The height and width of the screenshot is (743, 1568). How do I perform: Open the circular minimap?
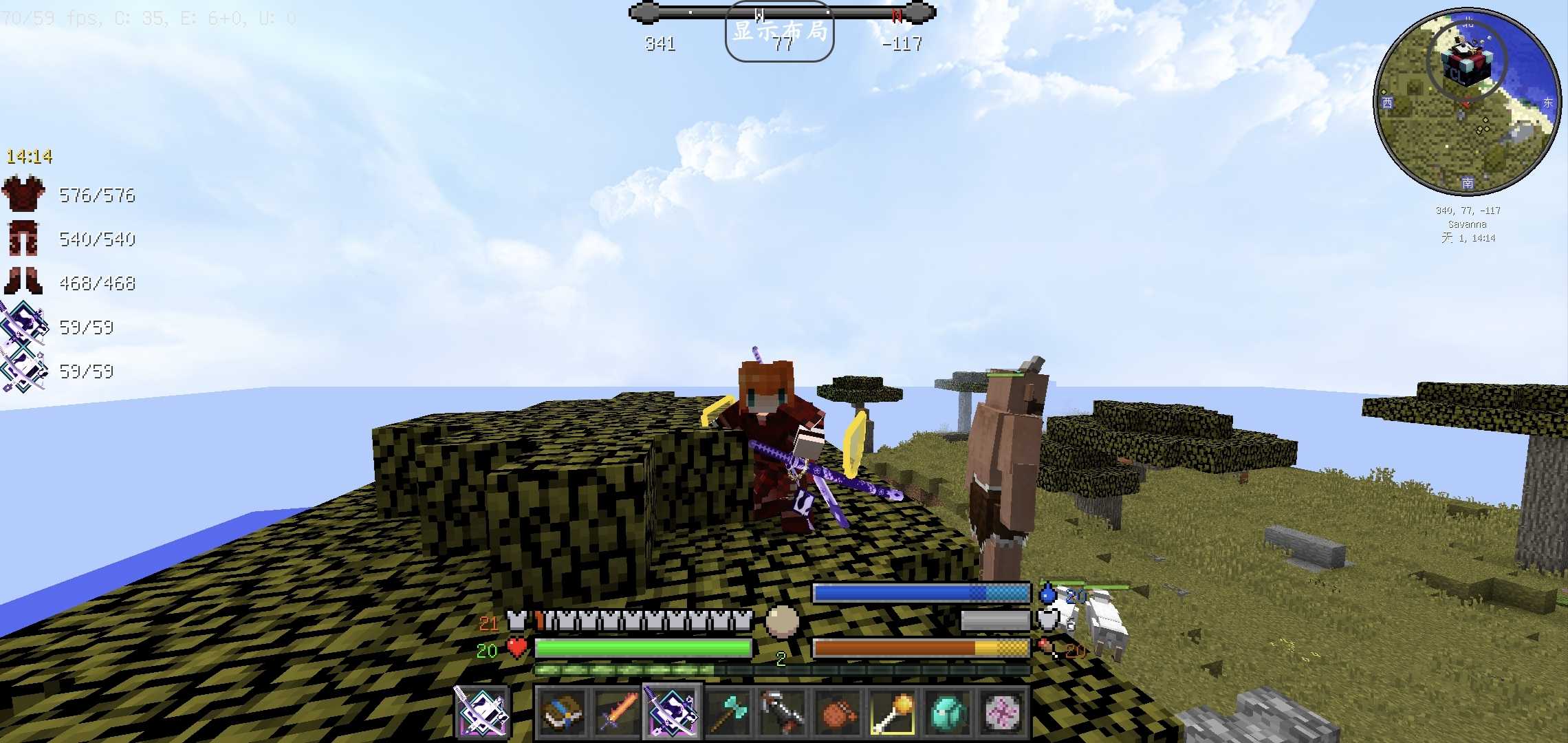click(x=1467, y=102)
